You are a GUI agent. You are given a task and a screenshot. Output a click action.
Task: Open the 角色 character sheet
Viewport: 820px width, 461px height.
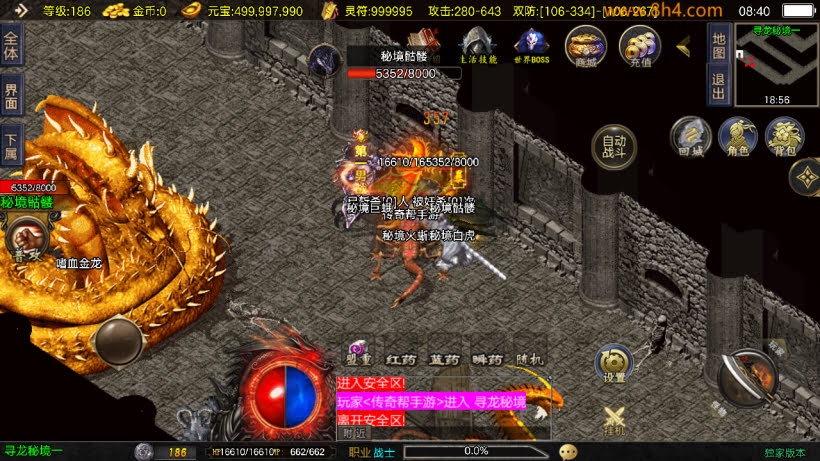[737, 137]
